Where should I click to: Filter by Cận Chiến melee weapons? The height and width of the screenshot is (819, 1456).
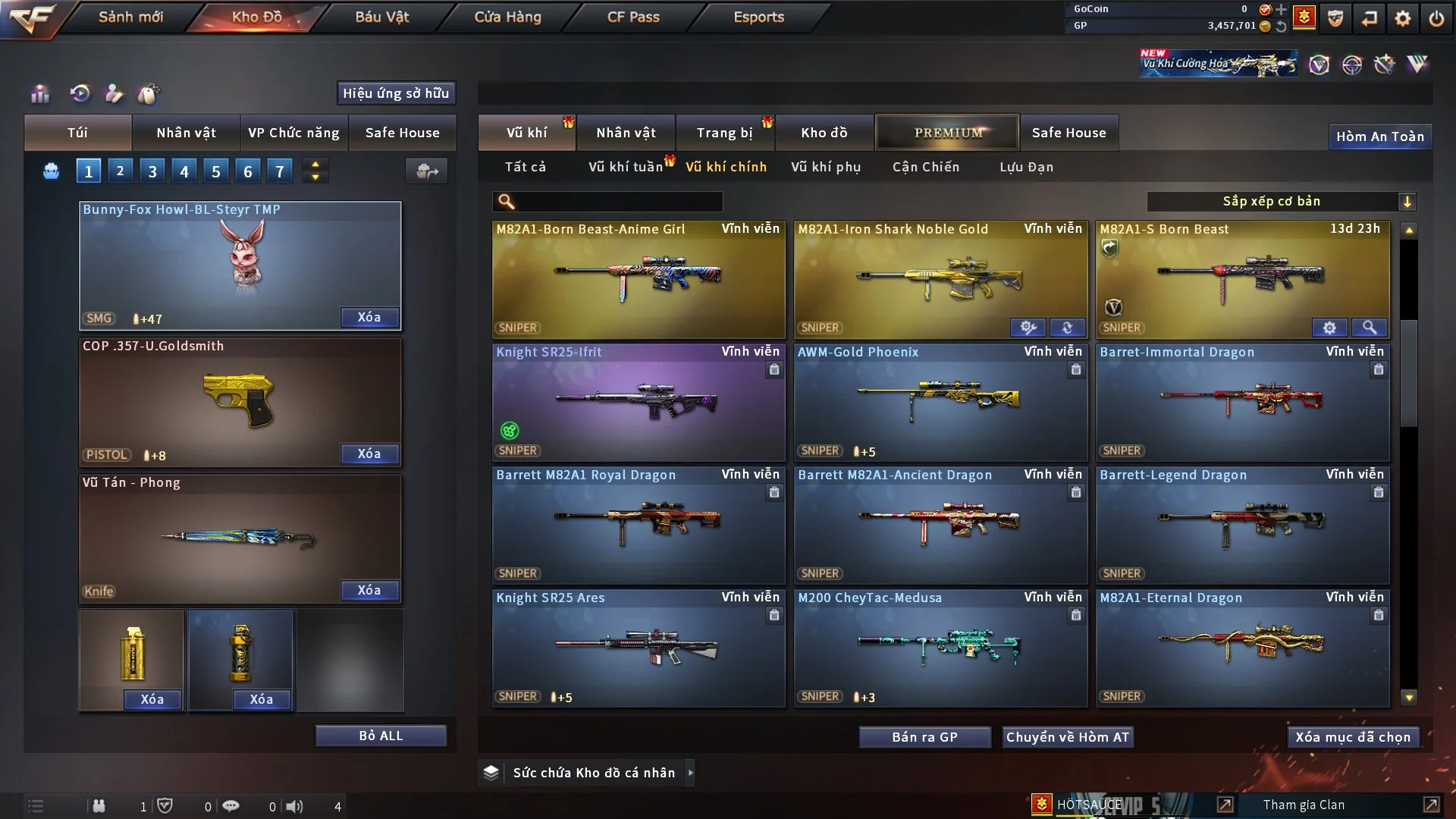coord(926,167)
